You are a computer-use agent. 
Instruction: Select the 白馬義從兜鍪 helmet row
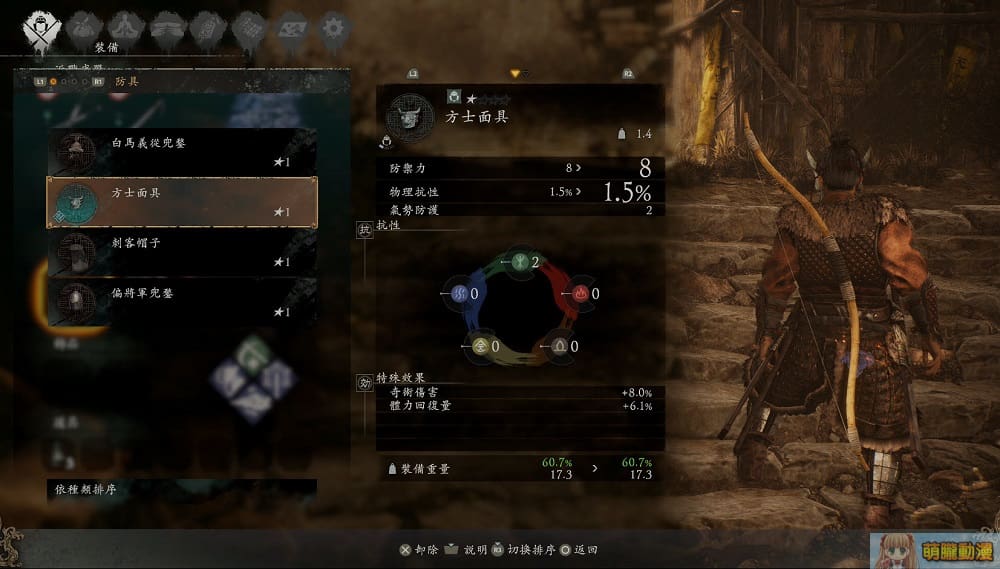click(181, 151)
